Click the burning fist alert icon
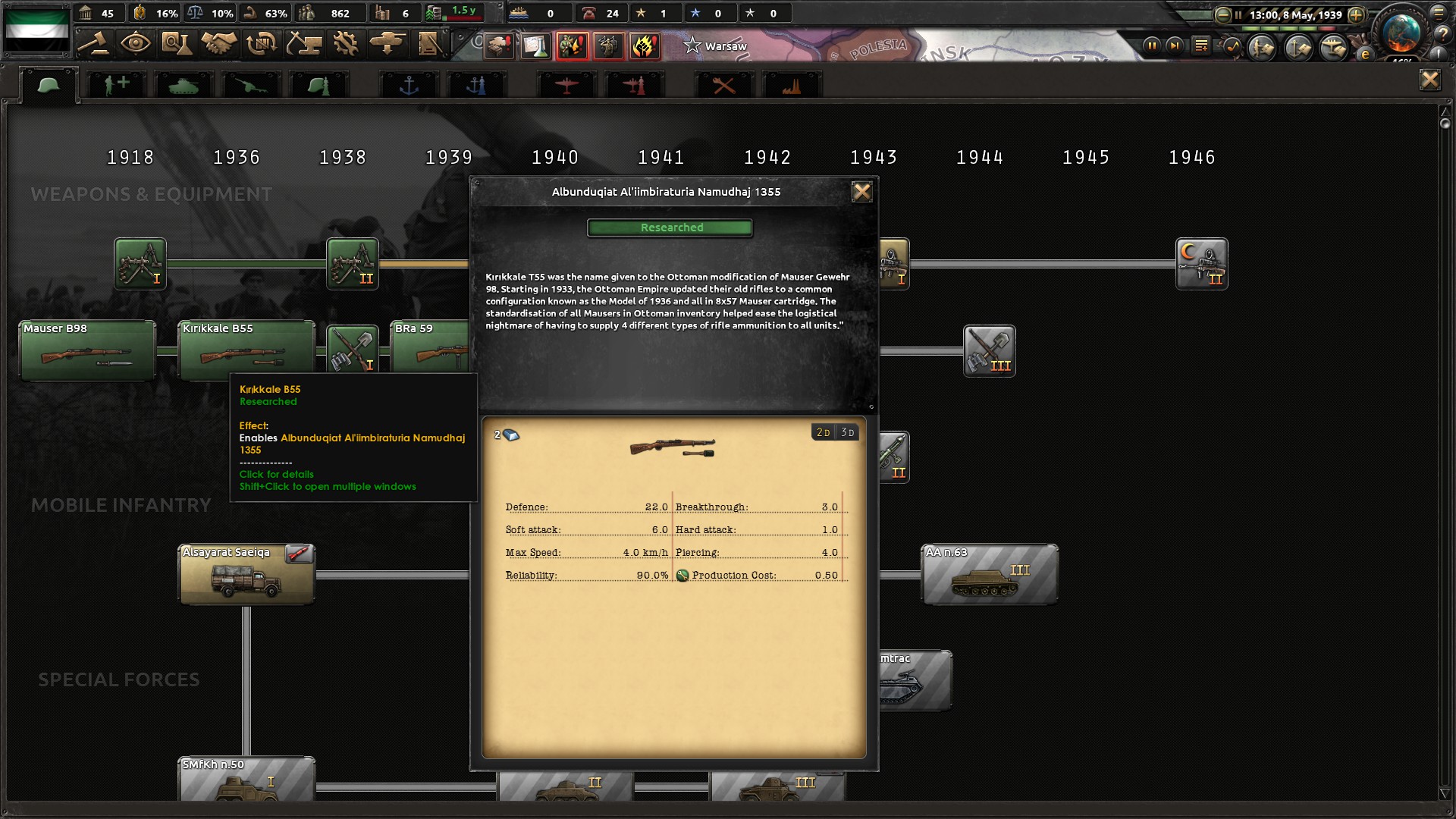Image resolution: width=1456 pixels, height=819 pixels. (x=644, y=46)
